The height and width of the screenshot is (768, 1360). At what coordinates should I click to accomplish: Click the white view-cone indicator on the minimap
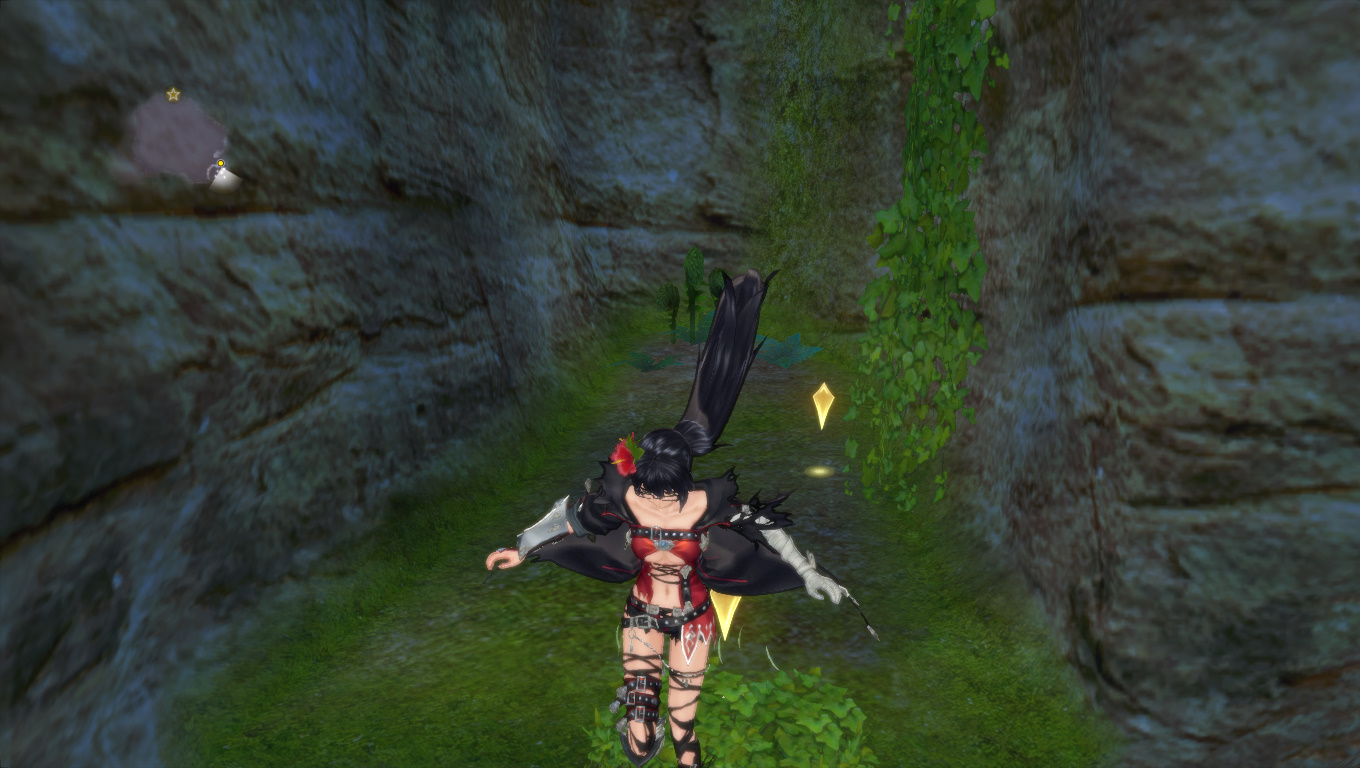tap(226, 180)
